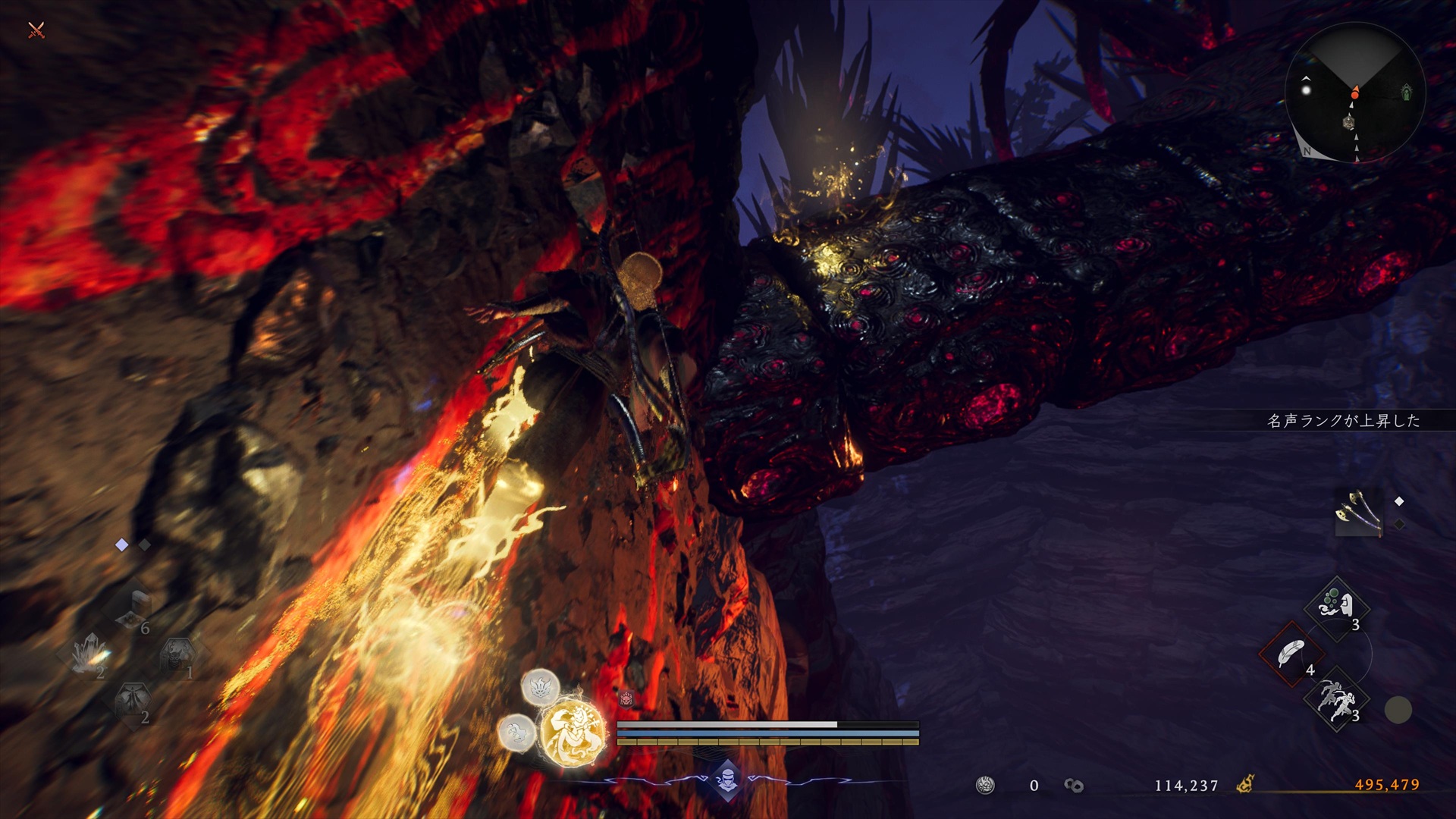Click the red skull status effect icon

click(626, 698)
